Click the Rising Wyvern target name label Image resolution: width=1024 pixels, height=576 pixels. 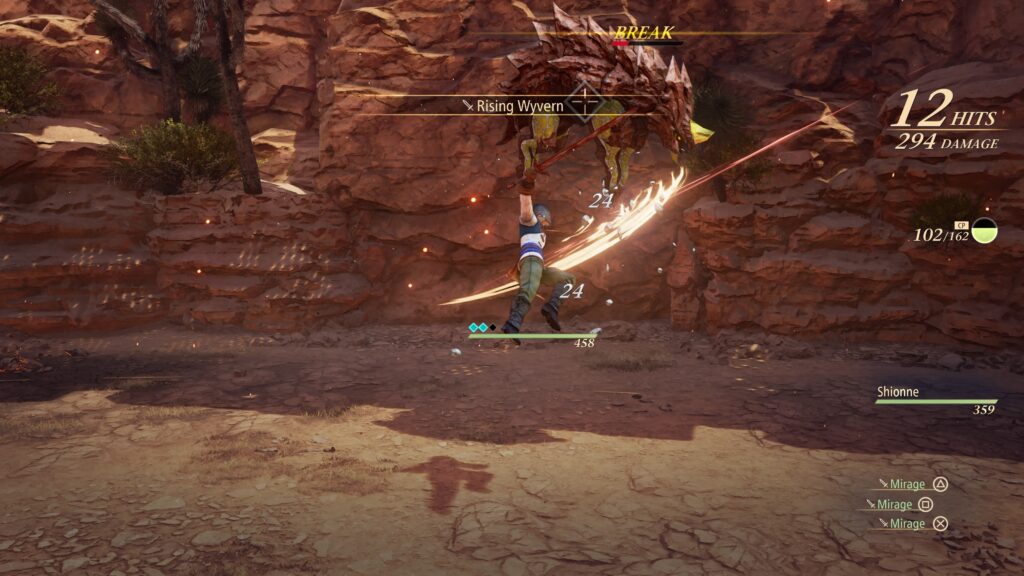coord(512,105)
